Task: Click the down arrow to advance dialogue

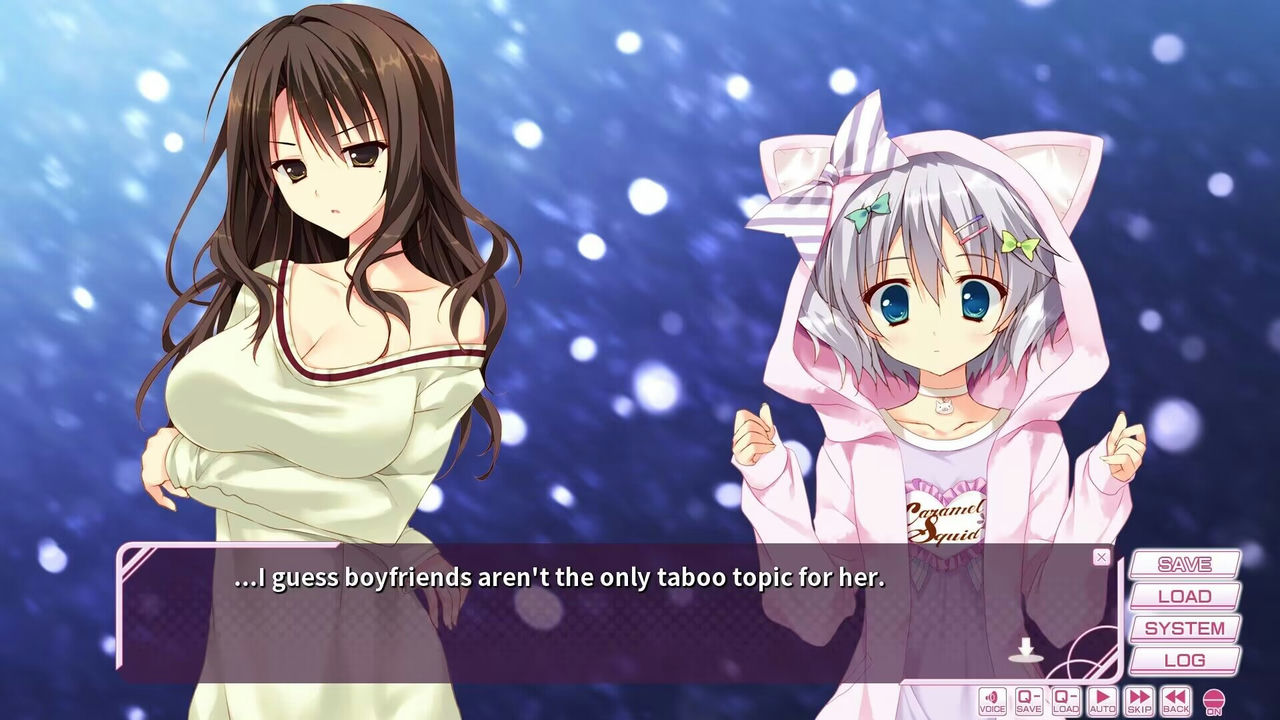Action: coord(1027,650)
